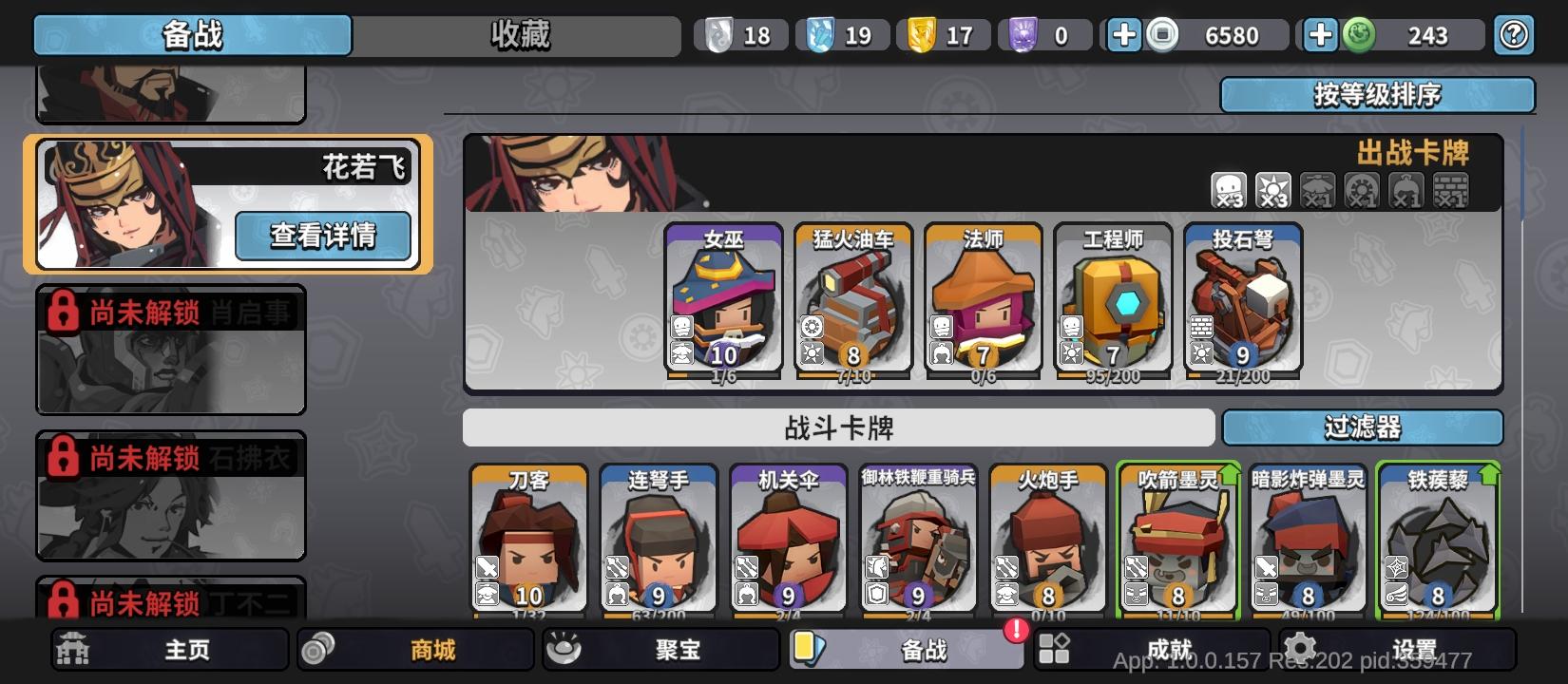Click the plus button next to 243
Viewport: 1568px width, 684px height.
pyautogui.click(x=1318, y=34)
